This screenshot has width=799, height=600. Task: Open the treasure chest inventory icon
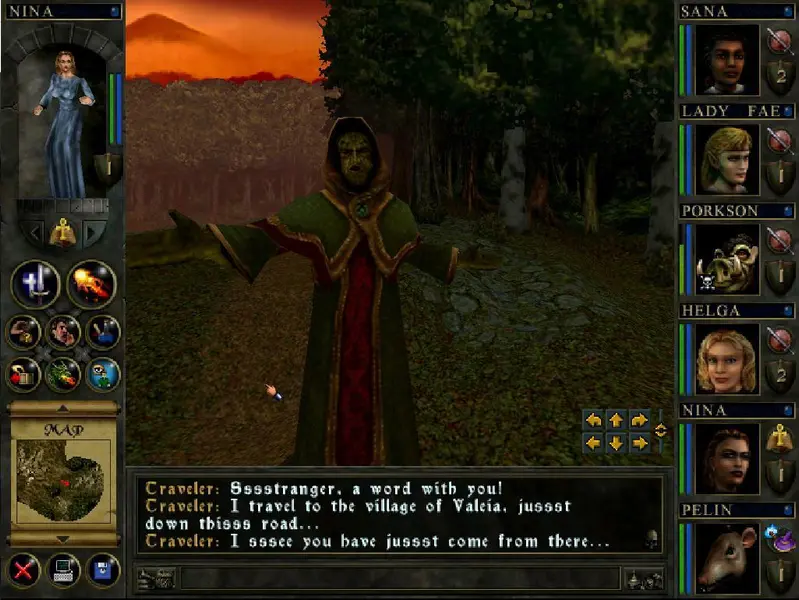[24, 374]
